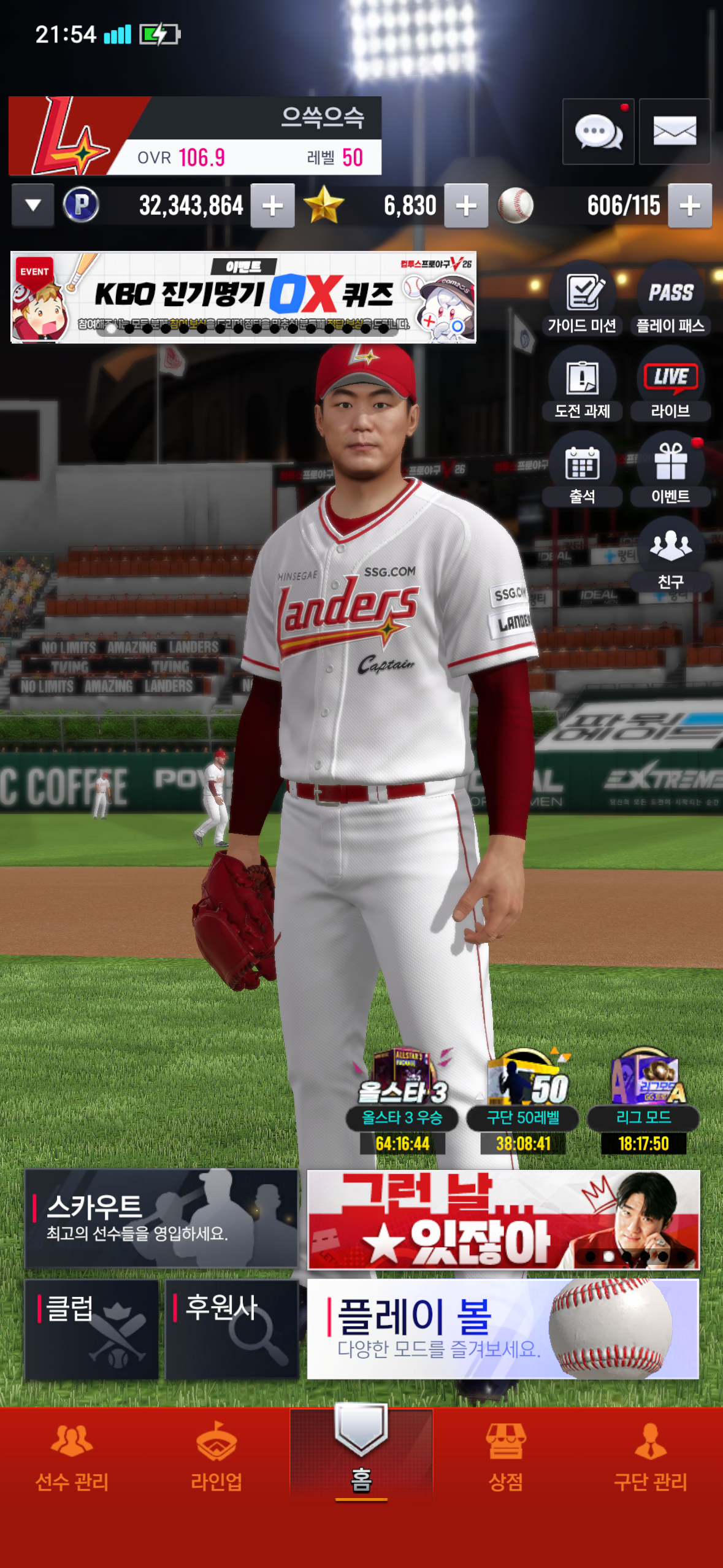Open the 플레이 패스 PASS menu
Image resolution: width=723 pixels, height=1568 pixels.
[x=670, y=302]
